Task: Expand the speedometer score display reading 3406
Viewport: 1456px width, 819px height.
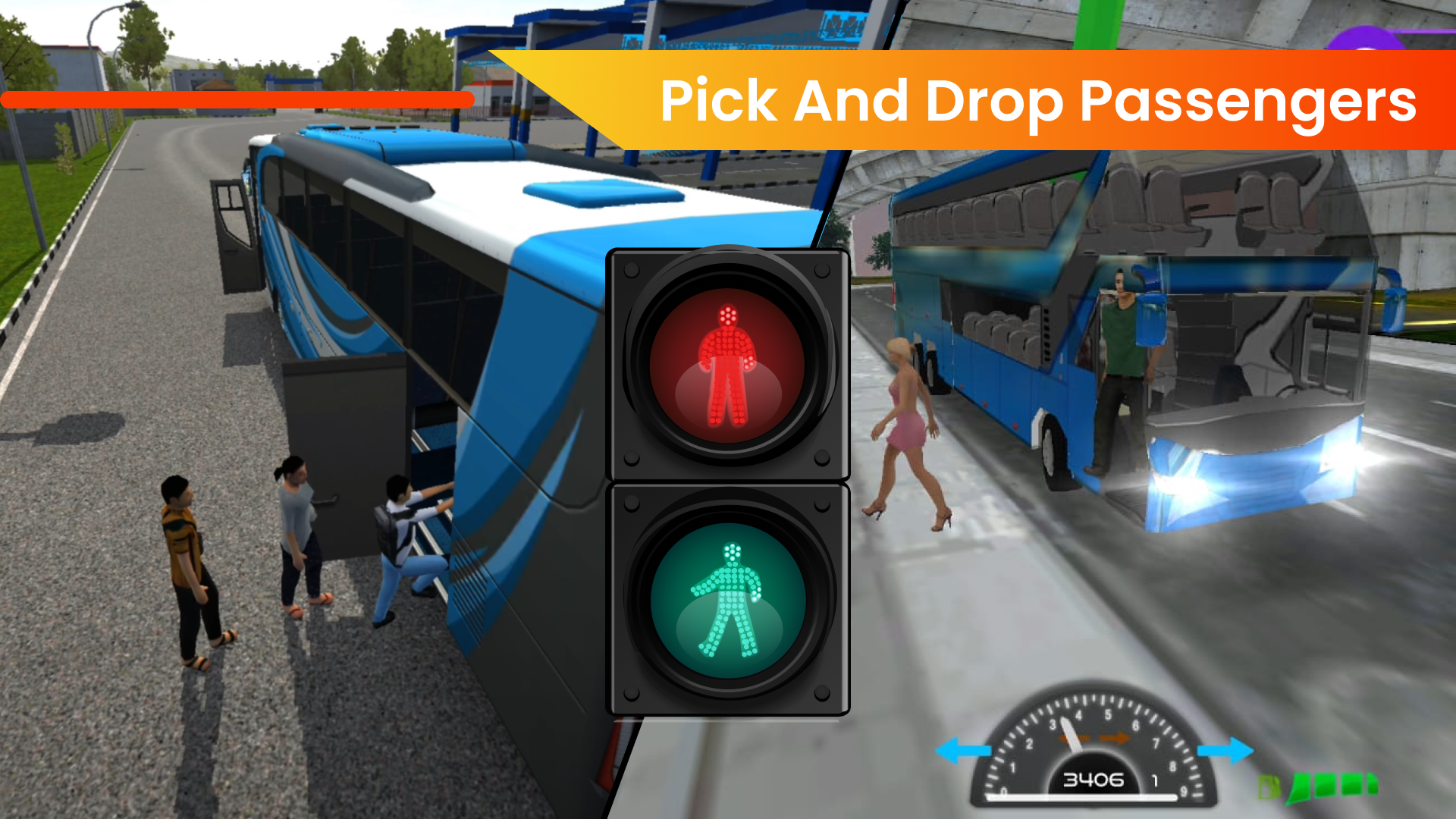Action: click(1094, 780)
